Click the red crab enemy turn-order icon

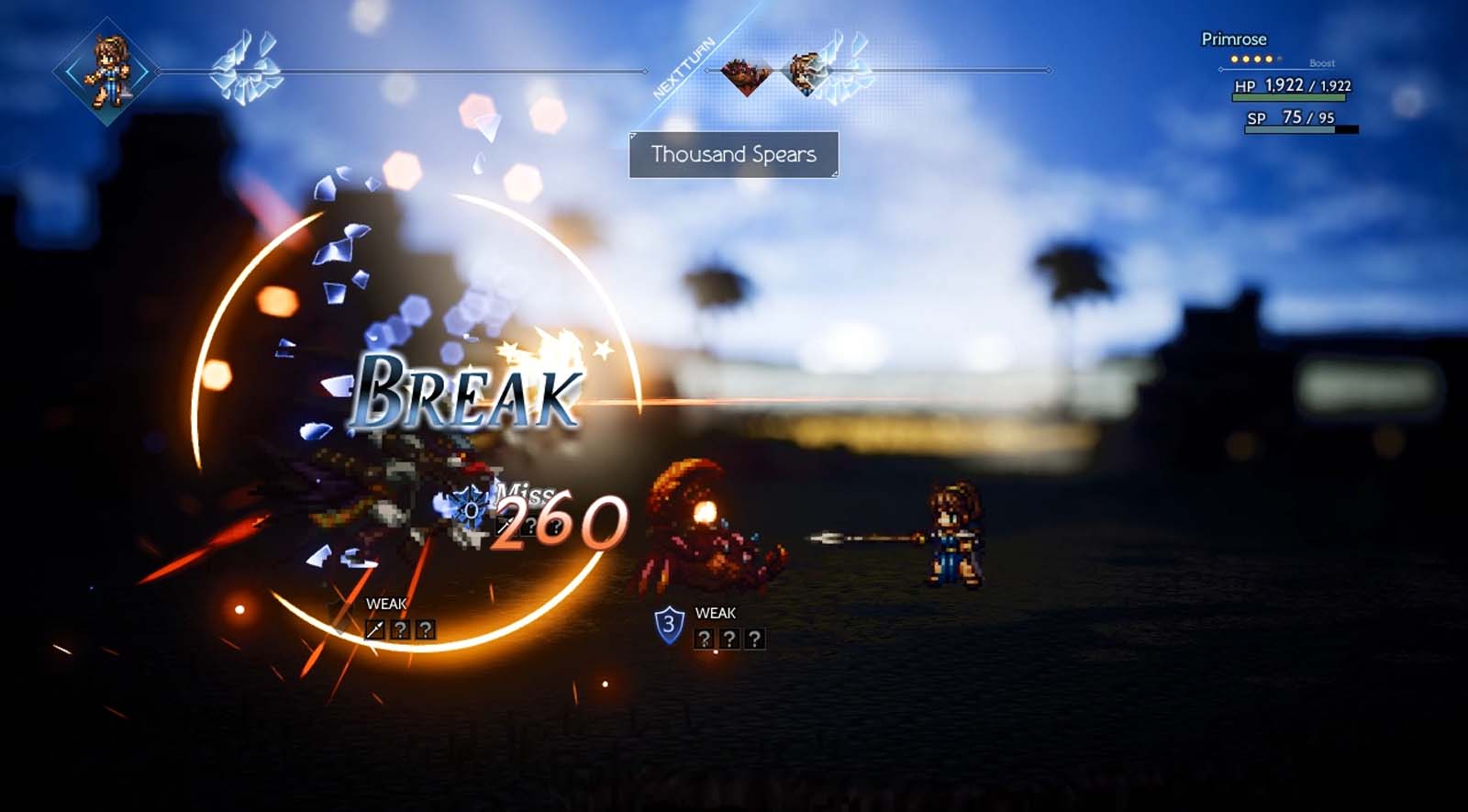pos(745,73)
